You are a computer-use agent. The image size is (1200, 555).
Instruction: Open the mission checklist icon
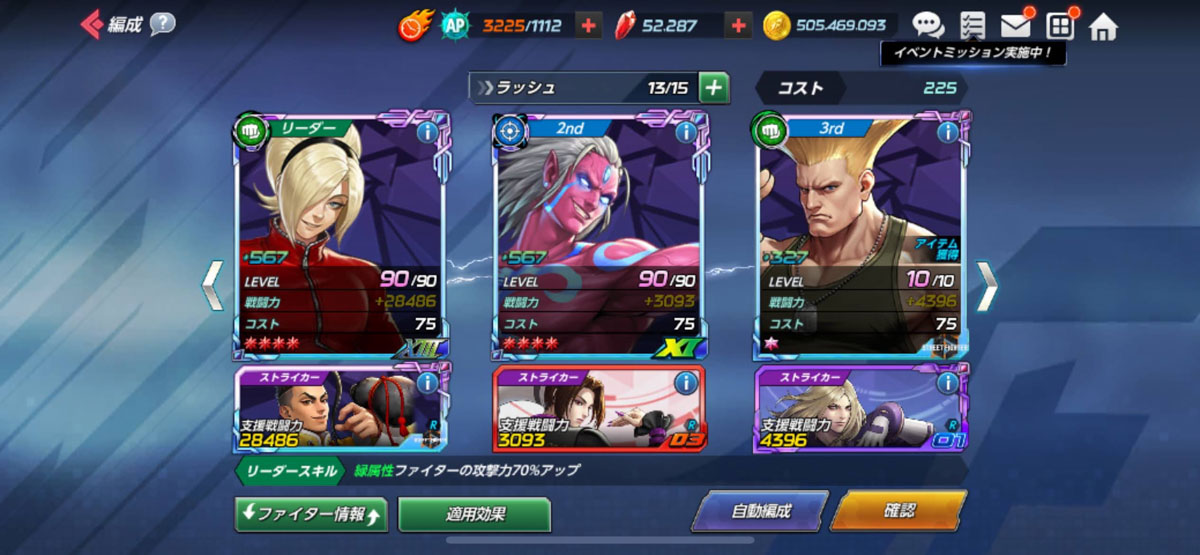click(971, 26)
